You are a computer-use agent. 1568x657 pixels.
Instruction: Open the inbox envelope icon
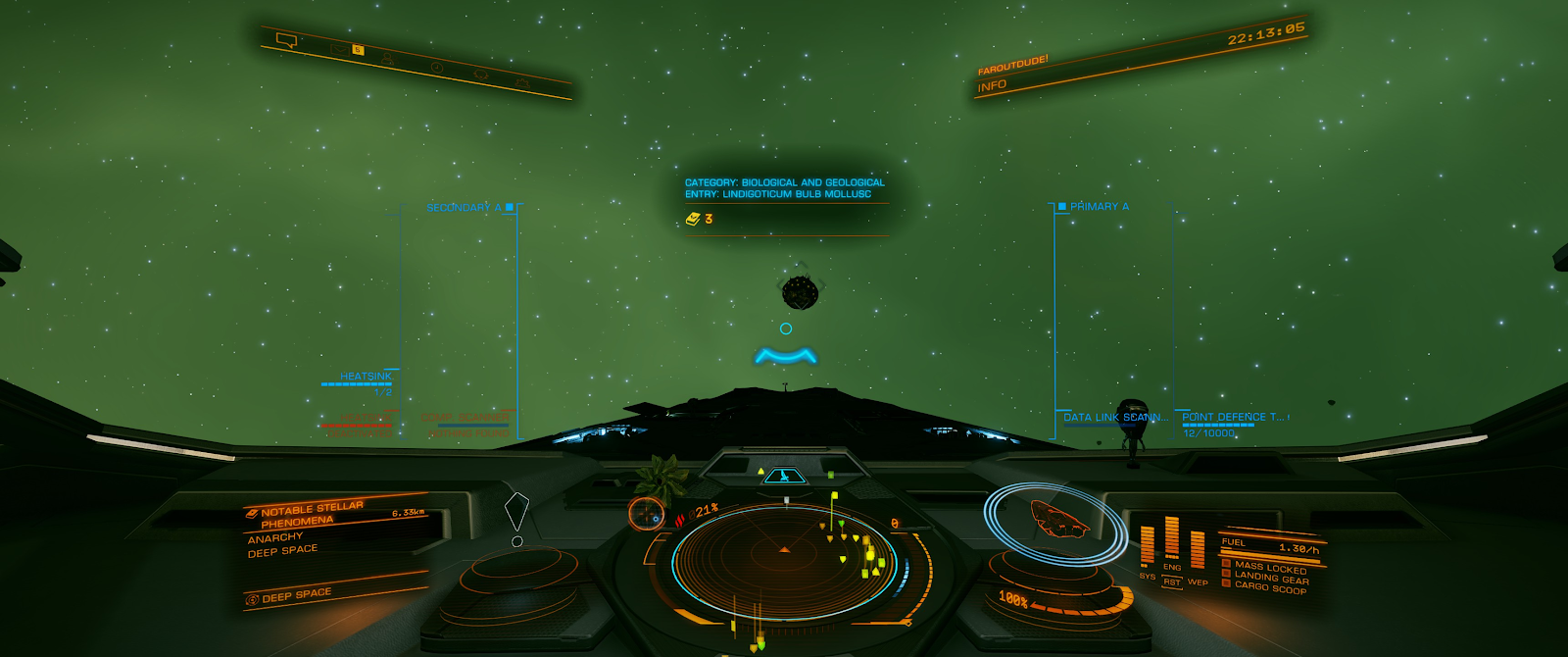(x=340, y=48)
